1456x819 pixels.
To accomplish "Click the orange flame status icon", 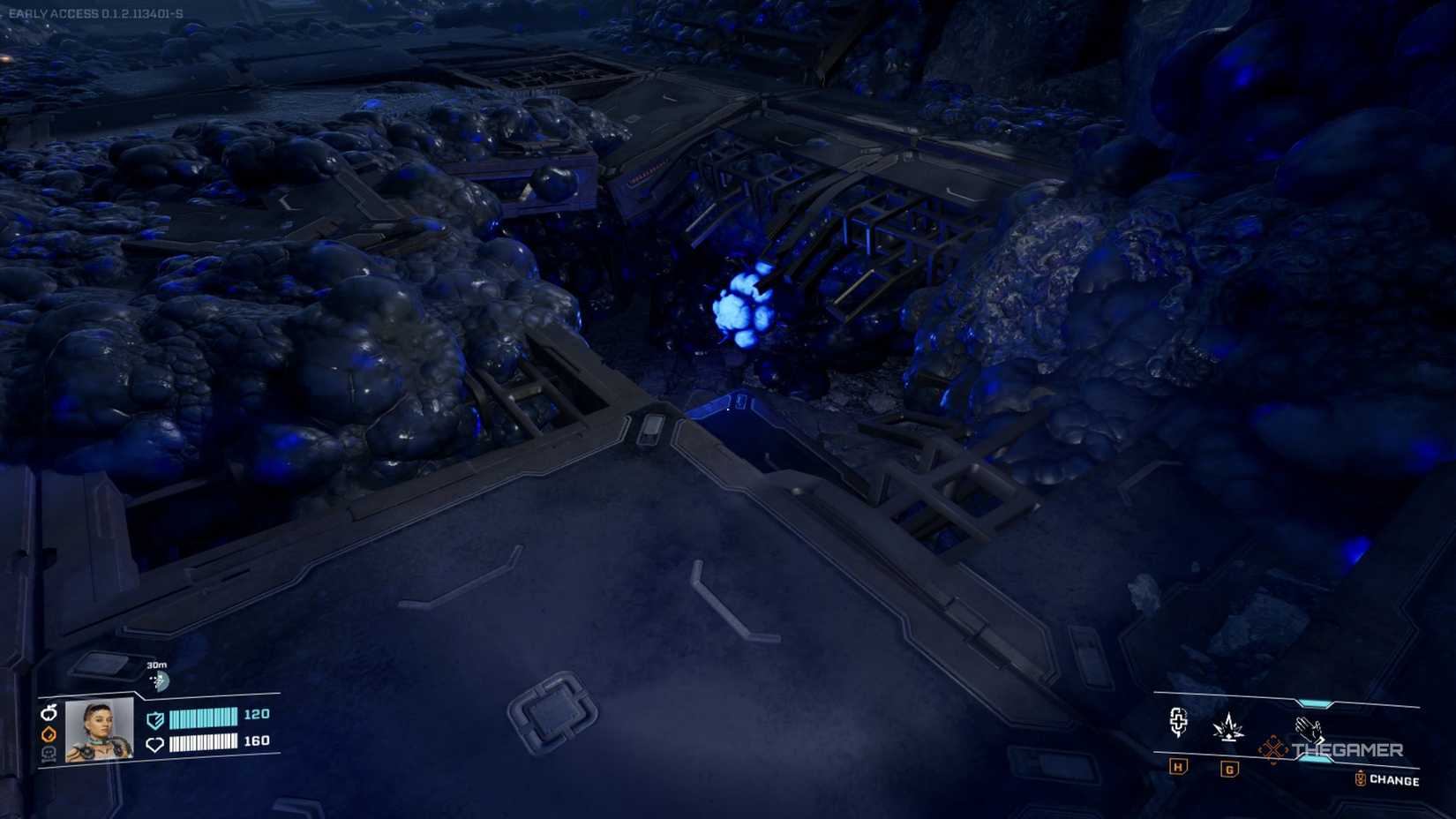I will 49,734.
